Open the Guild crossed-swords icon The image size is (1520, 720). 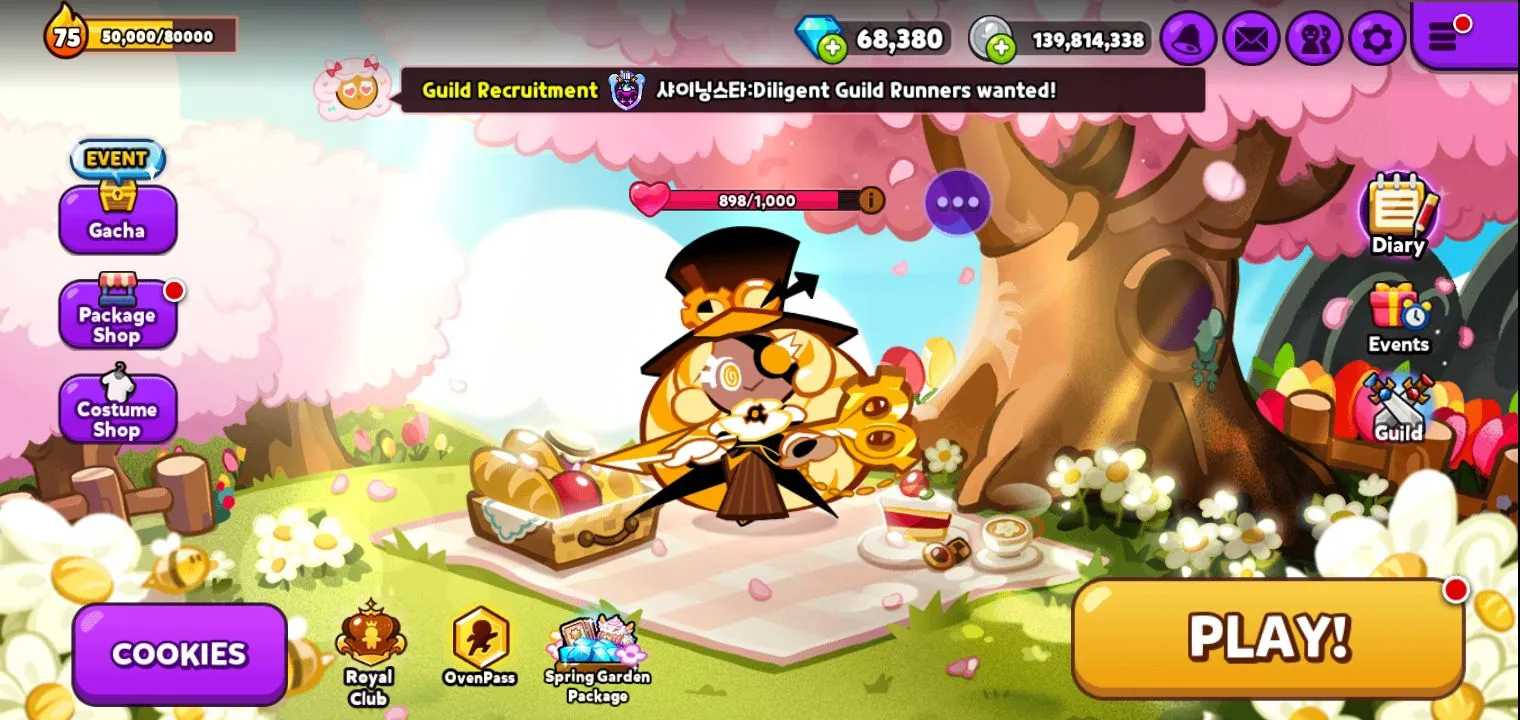1398,408
